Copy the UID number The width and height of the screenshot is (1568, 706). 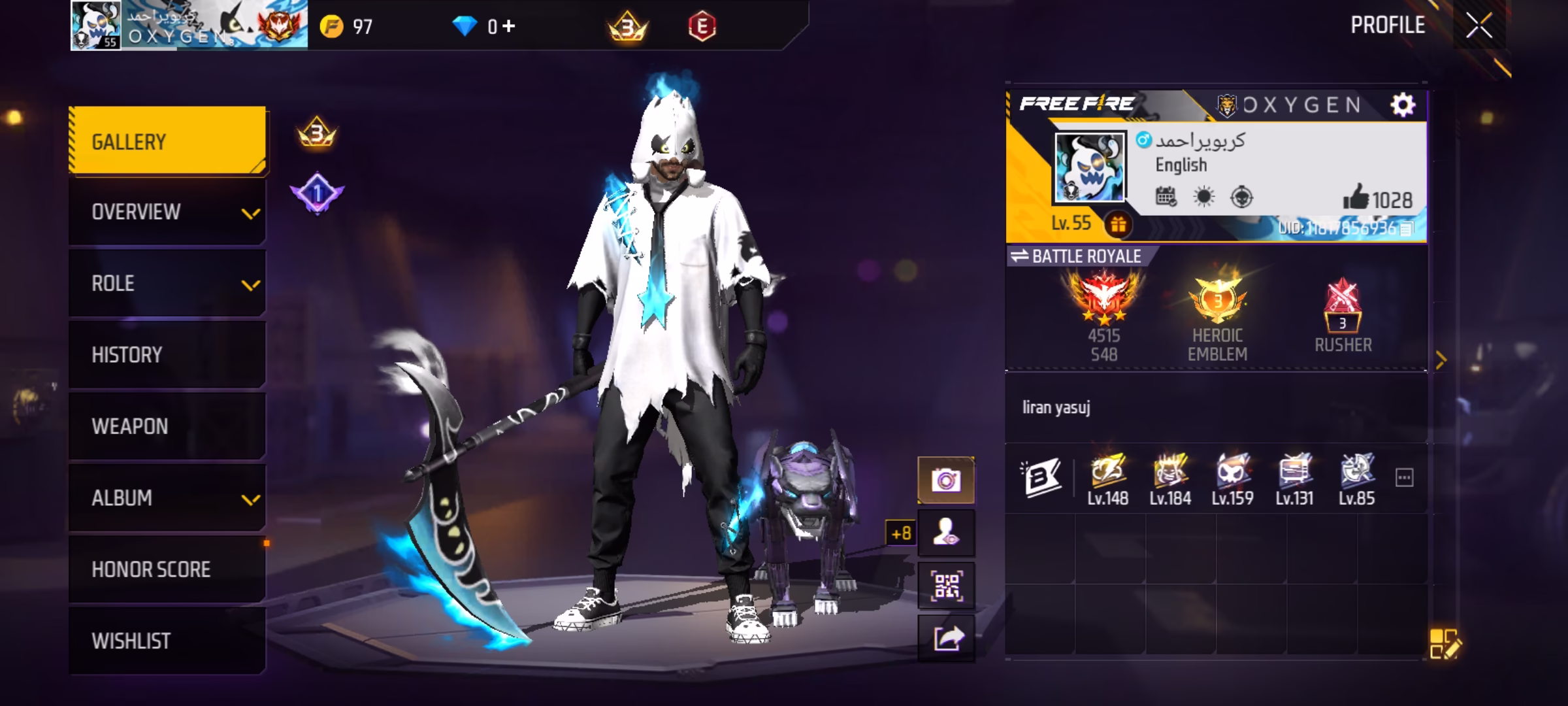pyautogui.click(x=1407, y=228)
